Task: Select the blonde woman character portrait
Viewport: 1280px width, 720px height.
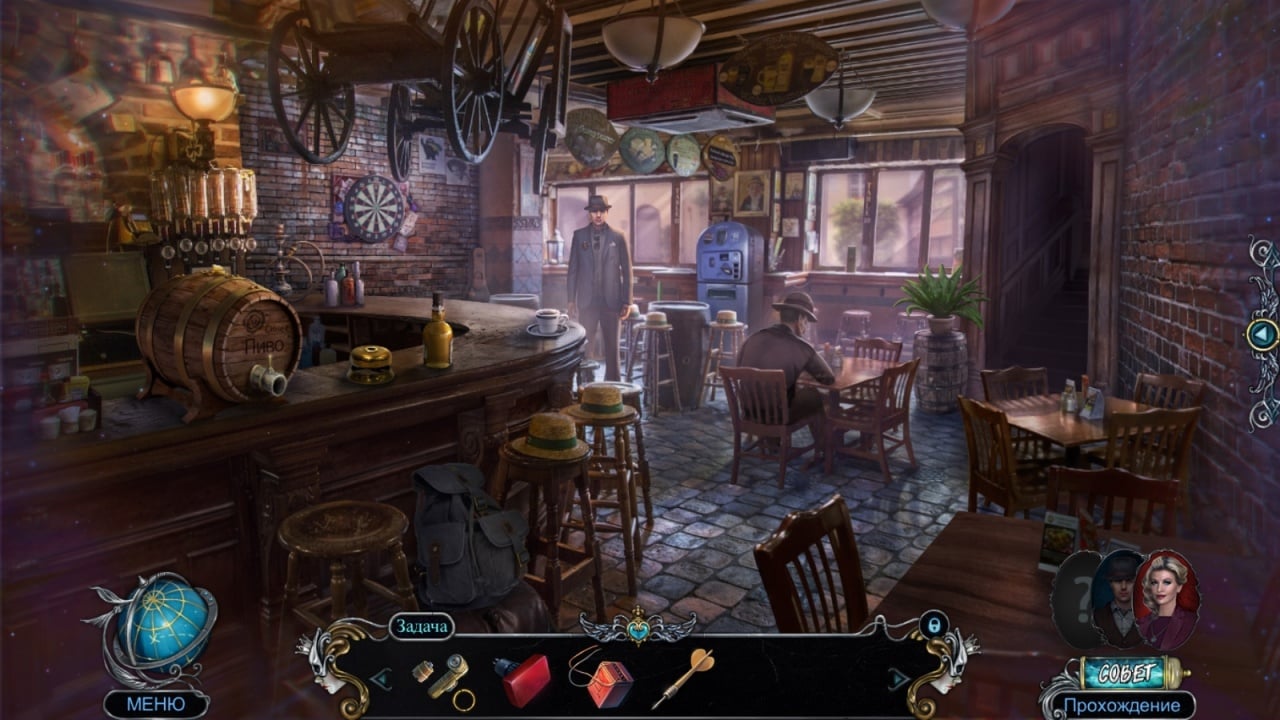Action: pos(1168,598)
